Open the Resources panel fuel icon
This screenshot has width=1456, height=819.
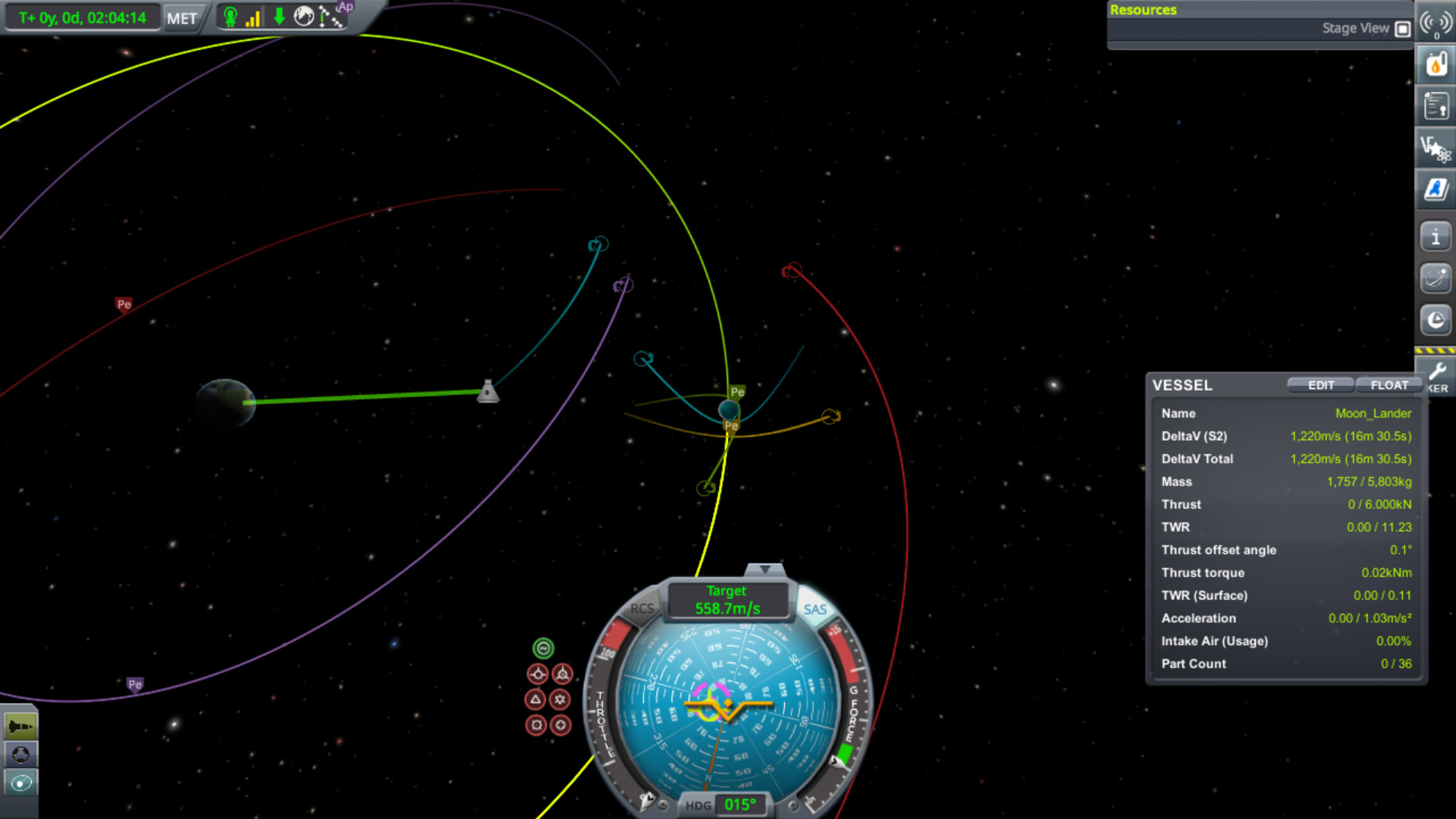[1436, 64]
